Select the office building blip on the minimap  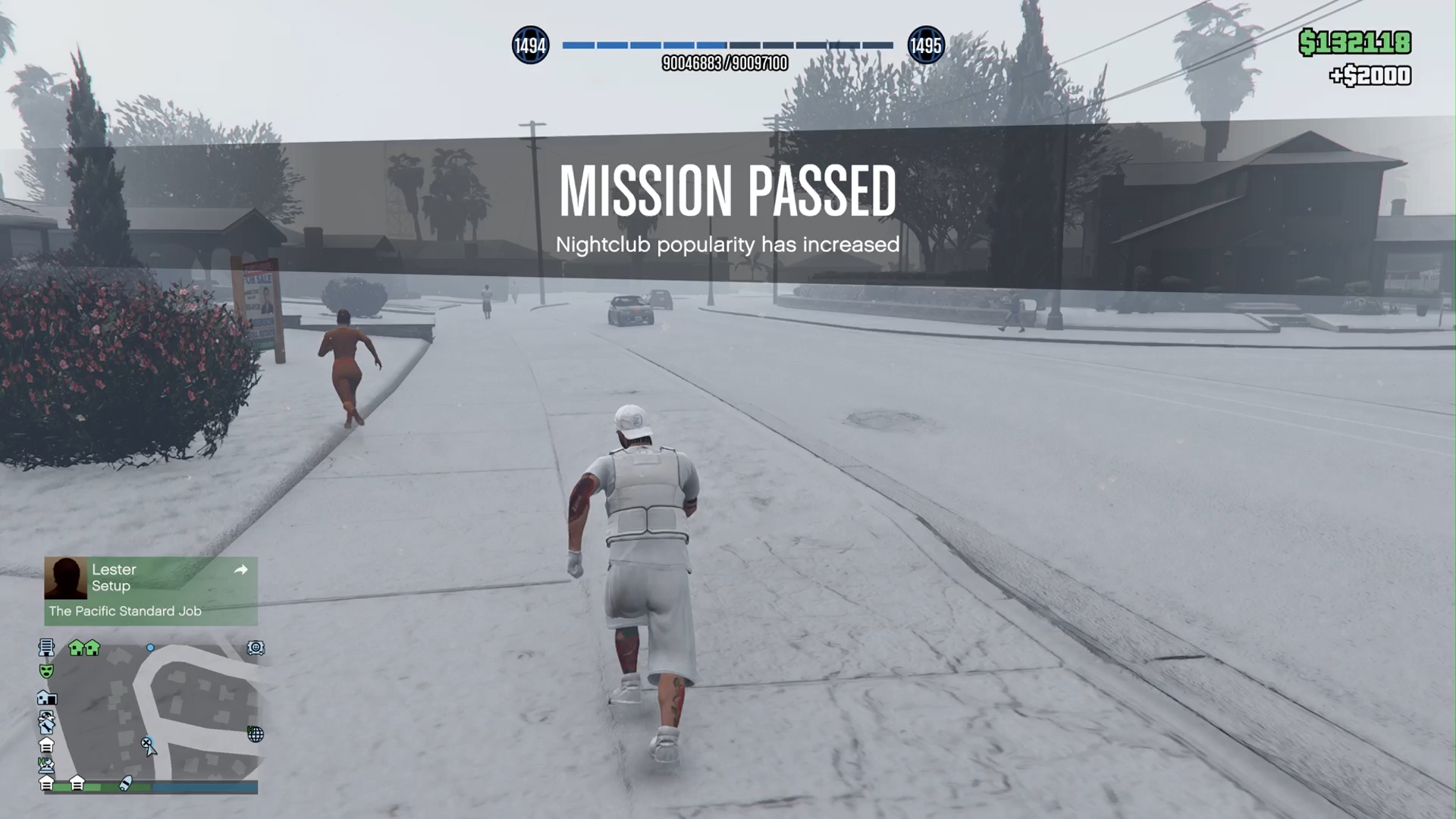click(46, 648)
